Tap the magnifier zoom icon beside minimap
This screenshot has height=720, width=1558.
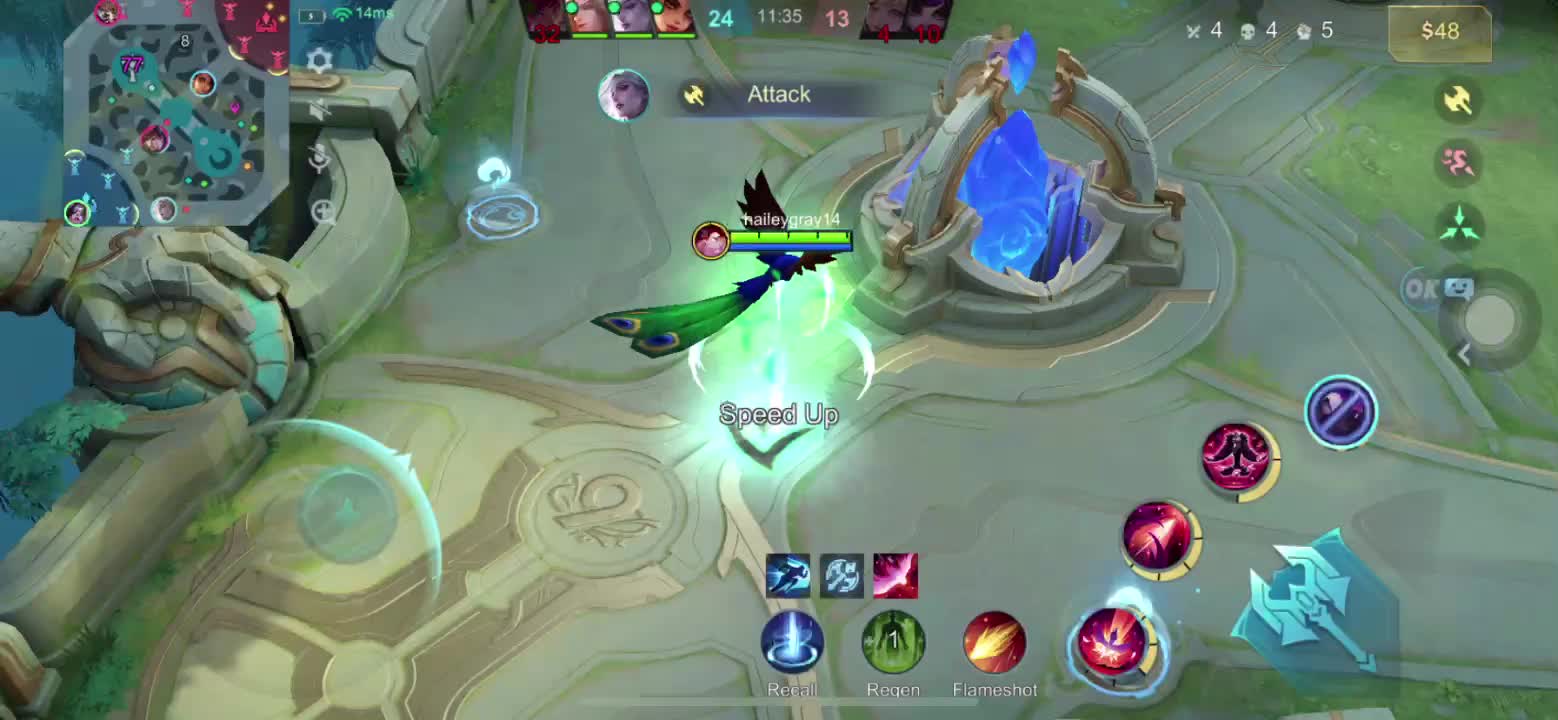(323, 211)
